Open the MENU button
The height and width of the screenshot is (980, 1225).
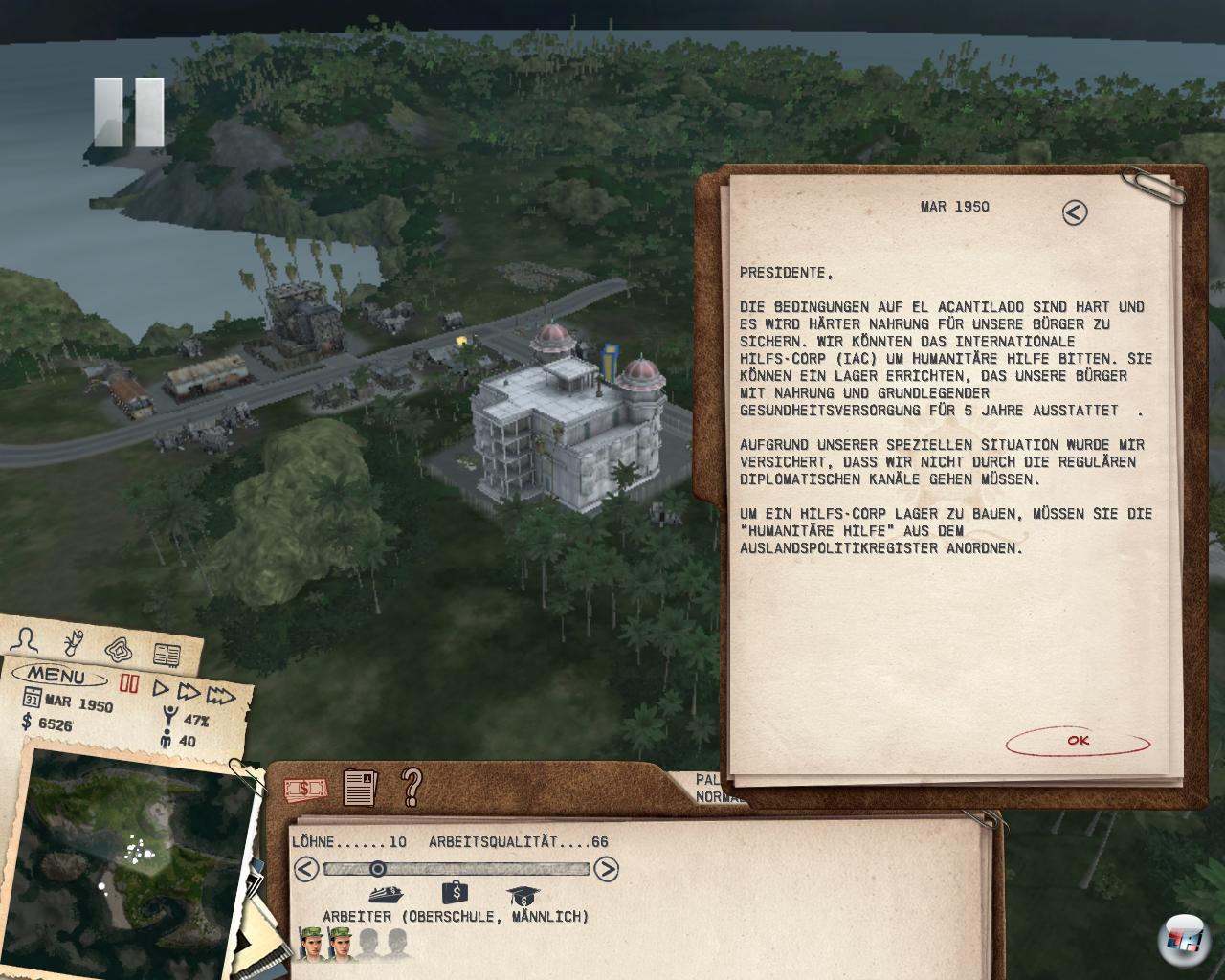point(56,676)
